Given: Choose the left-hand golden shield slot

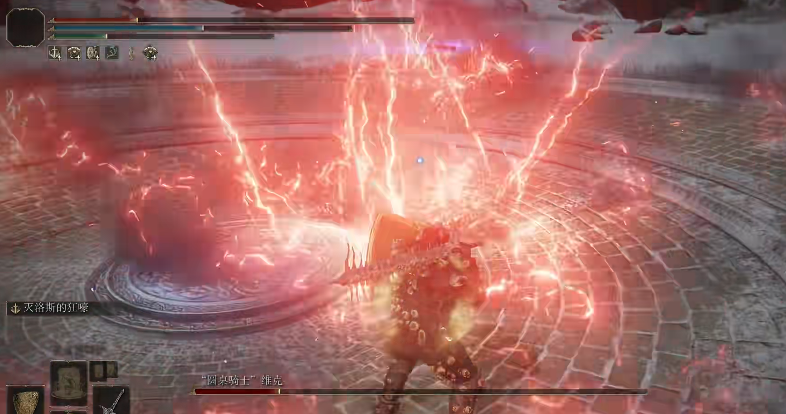Looking at the screenshot, I should pyautogui.click(x=26, y=401).
